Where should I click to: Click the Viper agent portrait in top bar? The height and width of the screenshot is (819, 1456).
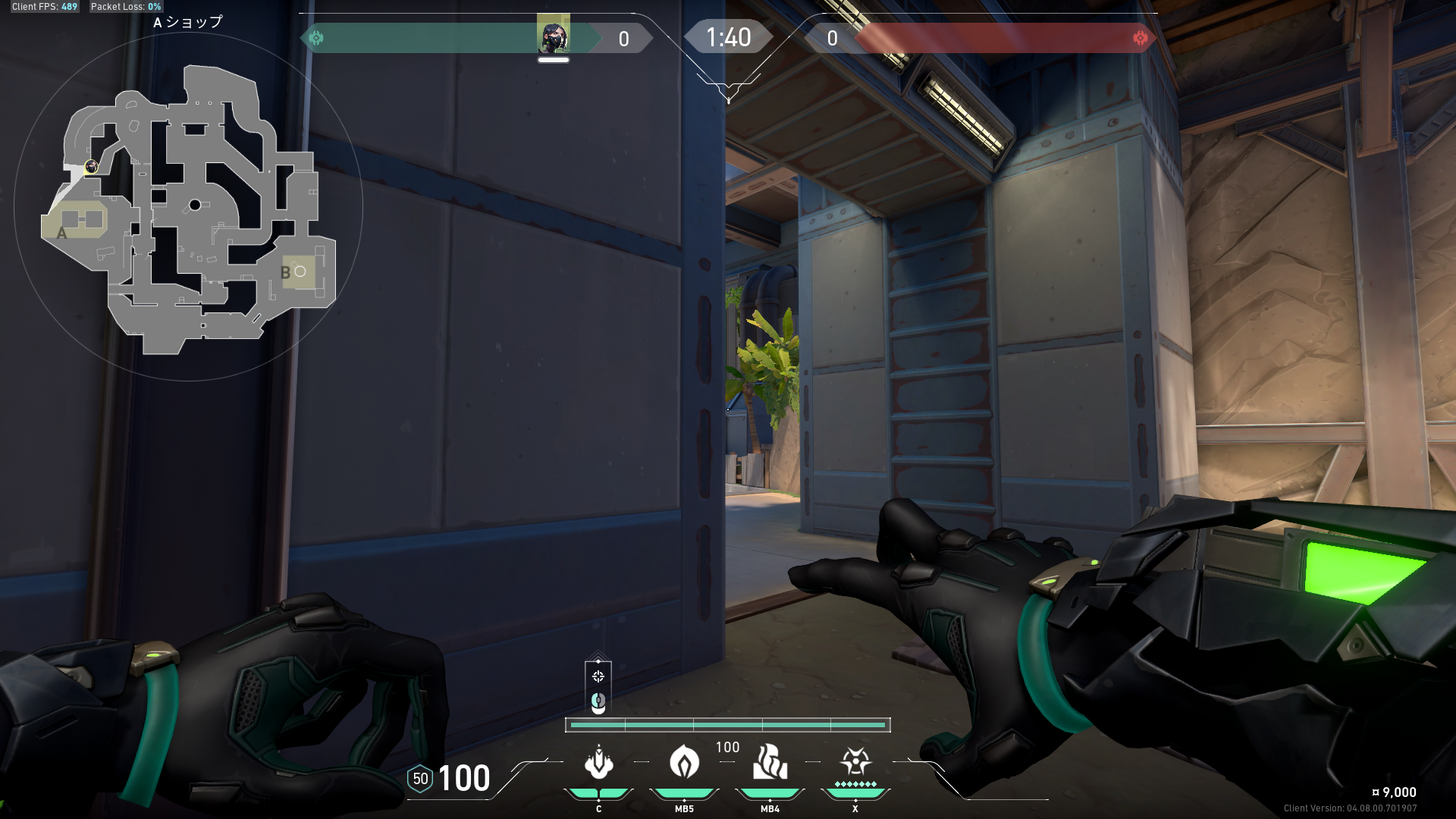click(553, 36)
